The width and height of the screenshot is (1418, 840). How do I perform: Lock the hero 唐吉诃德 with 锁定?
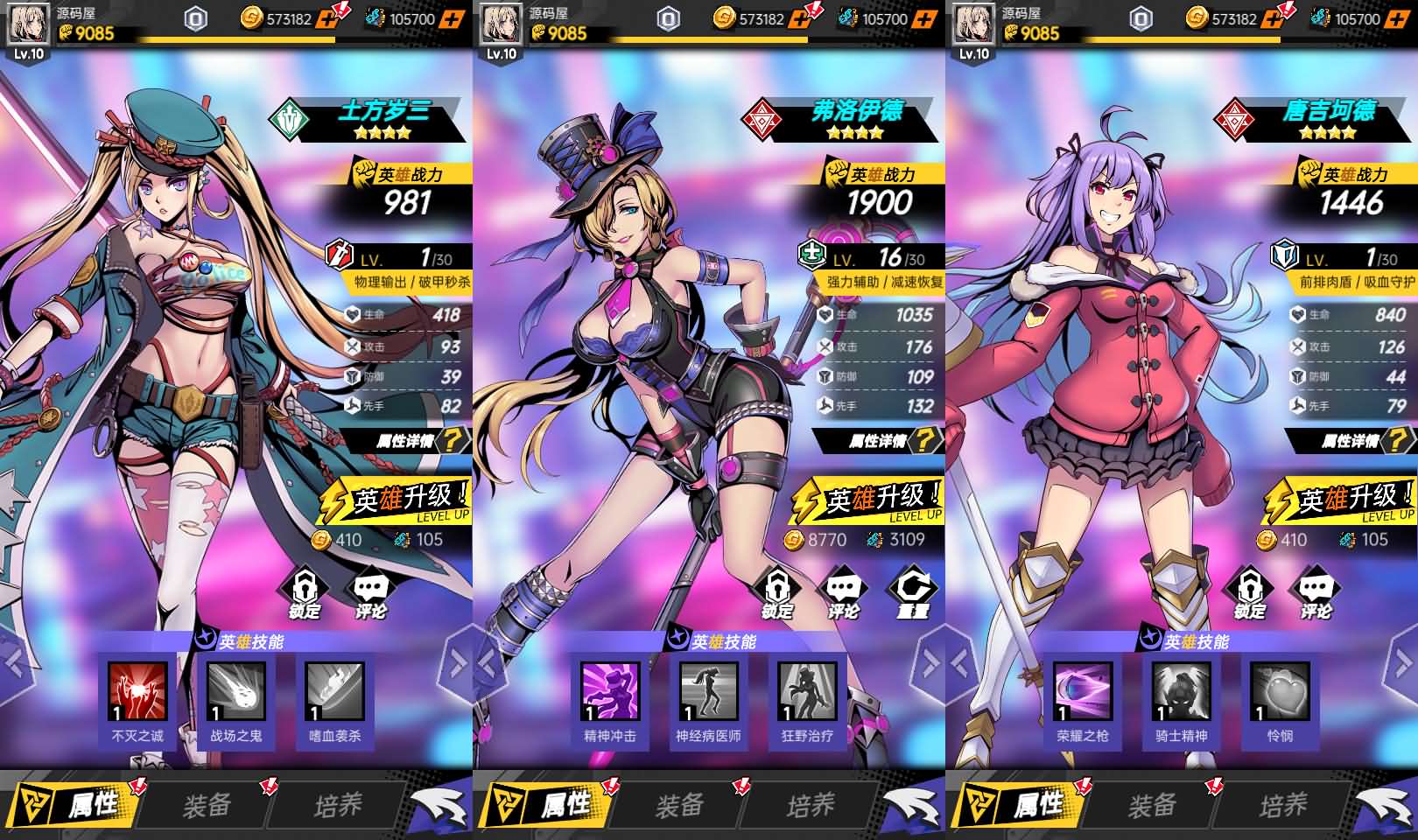tap(1250, 592)
